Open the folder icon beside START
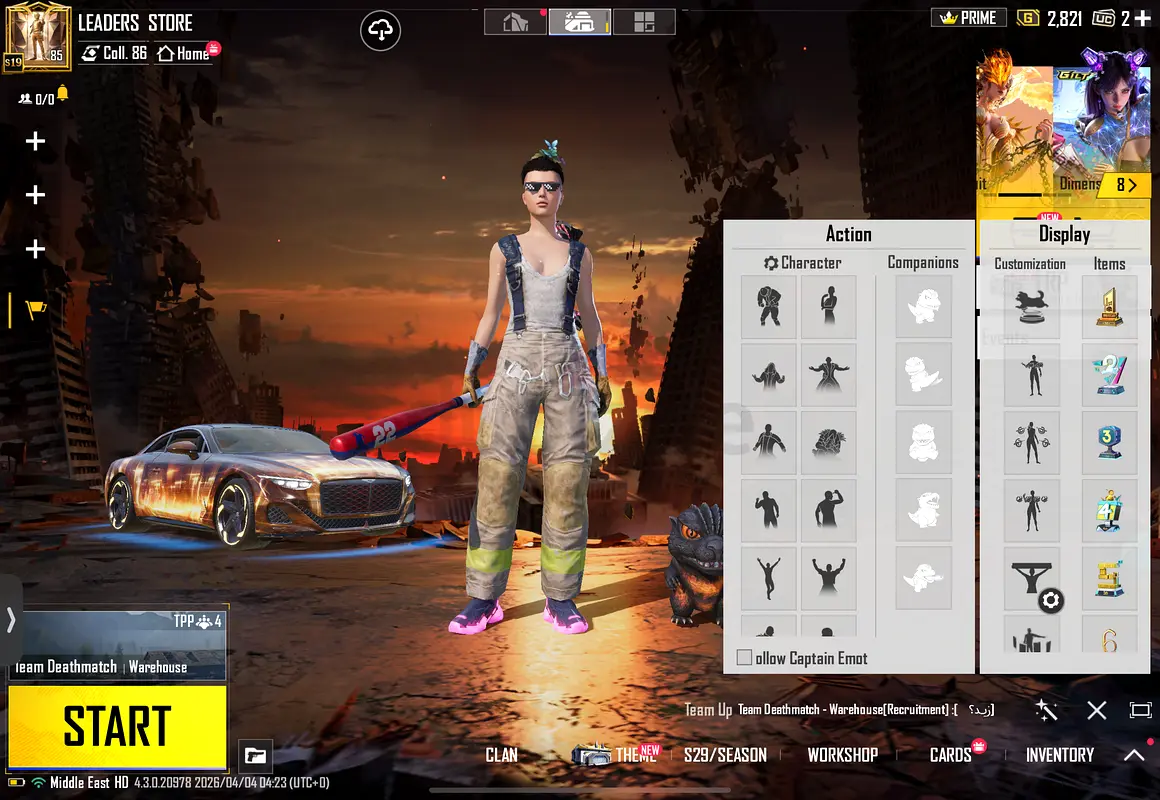This screenshot has width=1160, height=800. (x=255, y=756)
